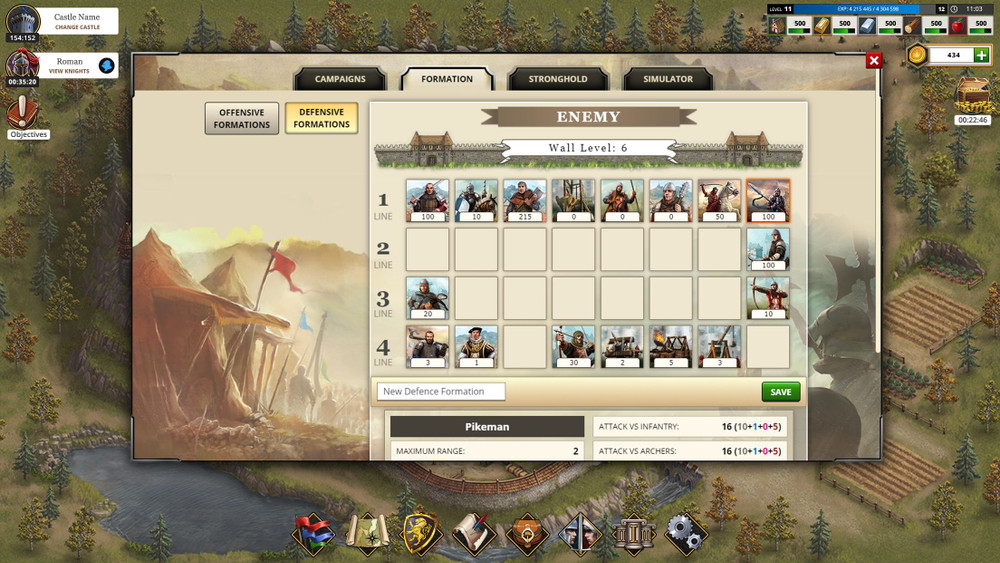The height and width of the screenshot is (563, 1000).
Task: View knights for Roman
Action: [x=70, y=71]
